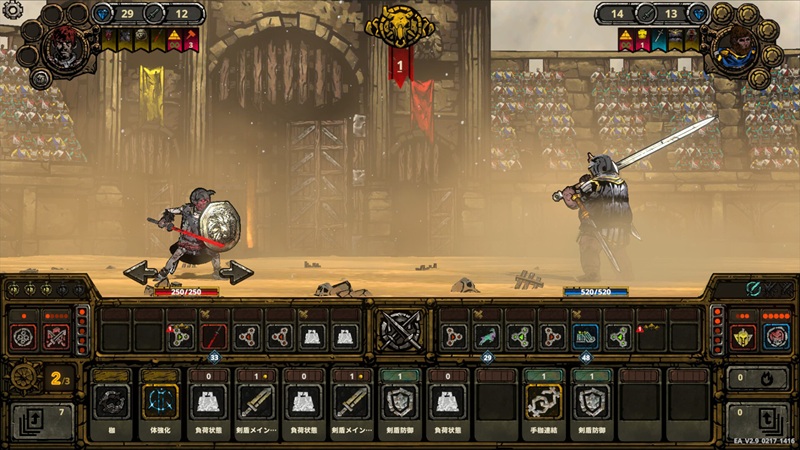Image resolution: width=800 pixels, height=450 pixels.
Task: Select the blue boots slot in enemy timeline
Action: (584, 337)
